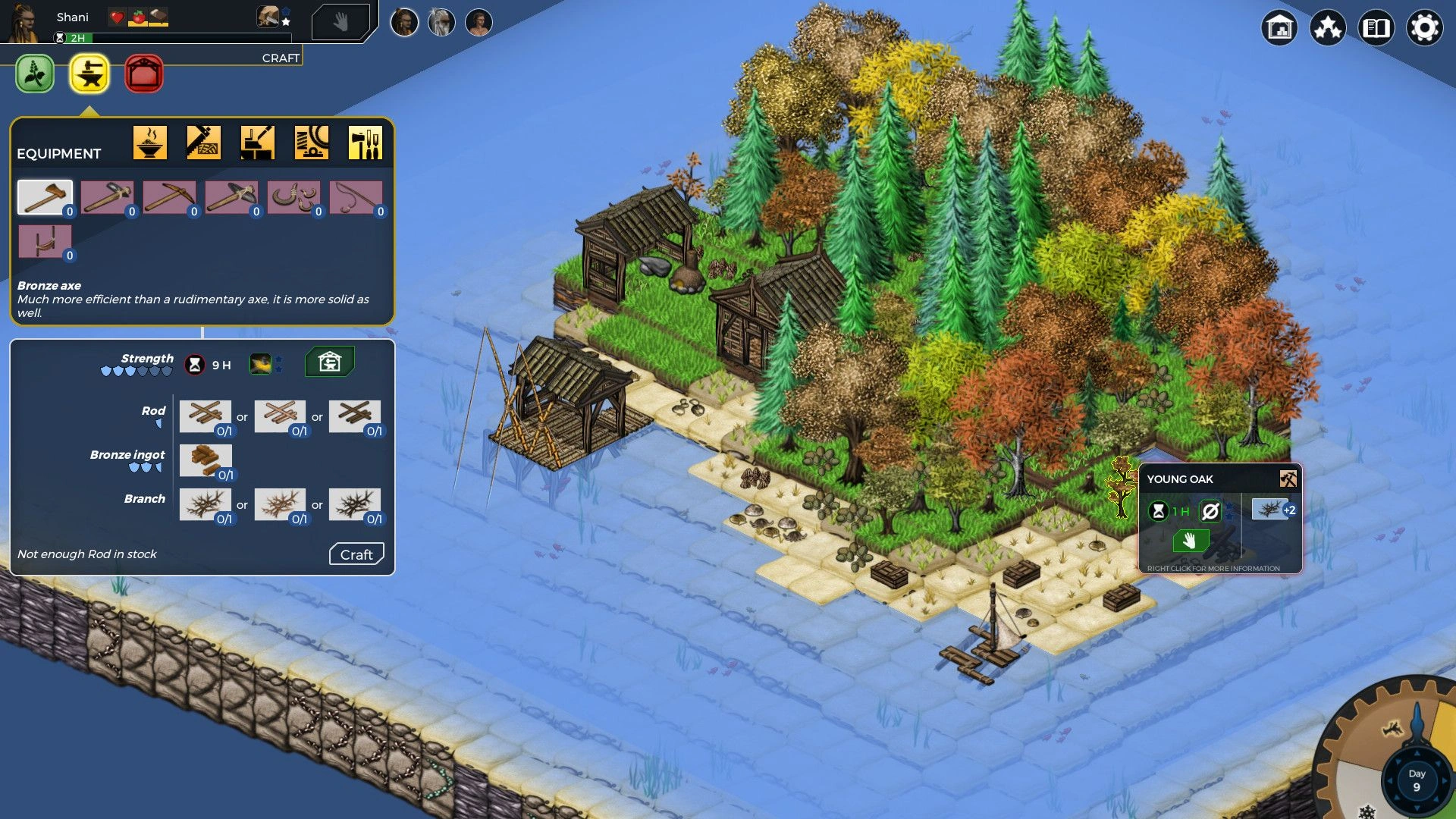Viewport: 1456px width, 819px height.
Task: Open the storehouse stock menu
Action: [1279, 28]
